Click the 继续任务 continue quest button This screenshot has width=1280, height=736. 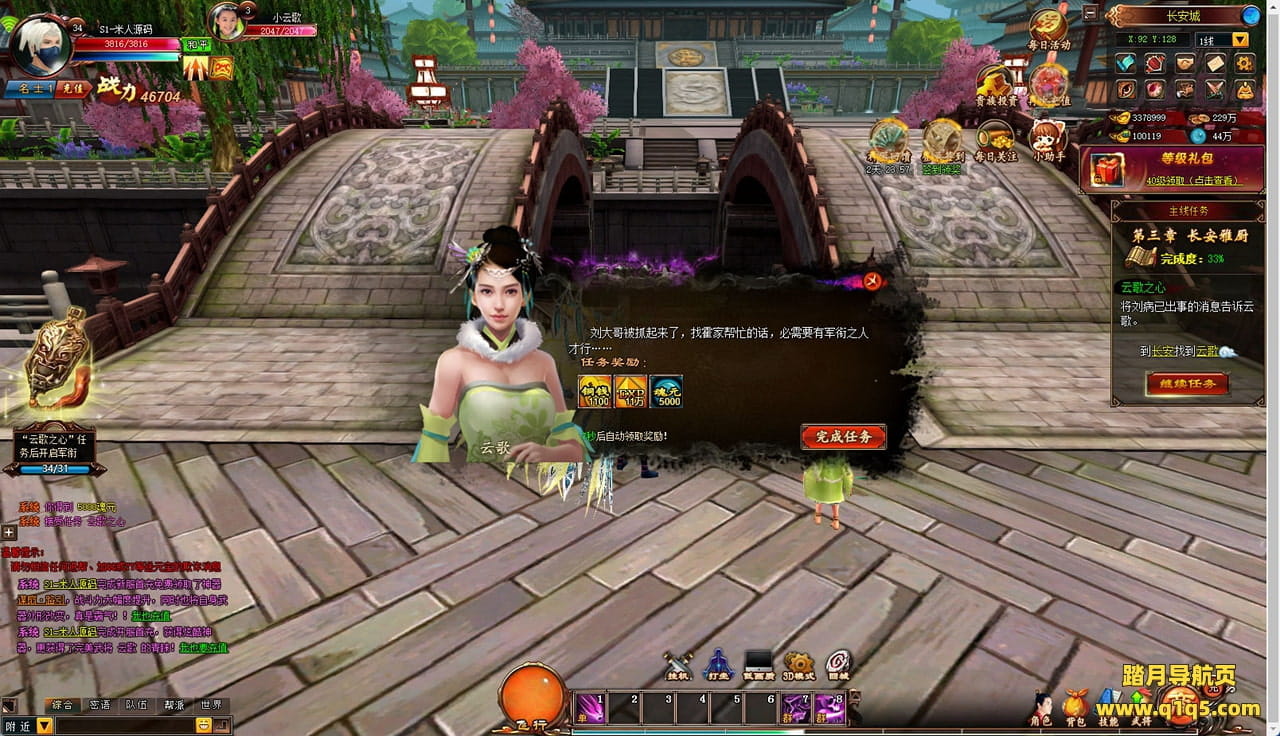(x=1187, y=384)
